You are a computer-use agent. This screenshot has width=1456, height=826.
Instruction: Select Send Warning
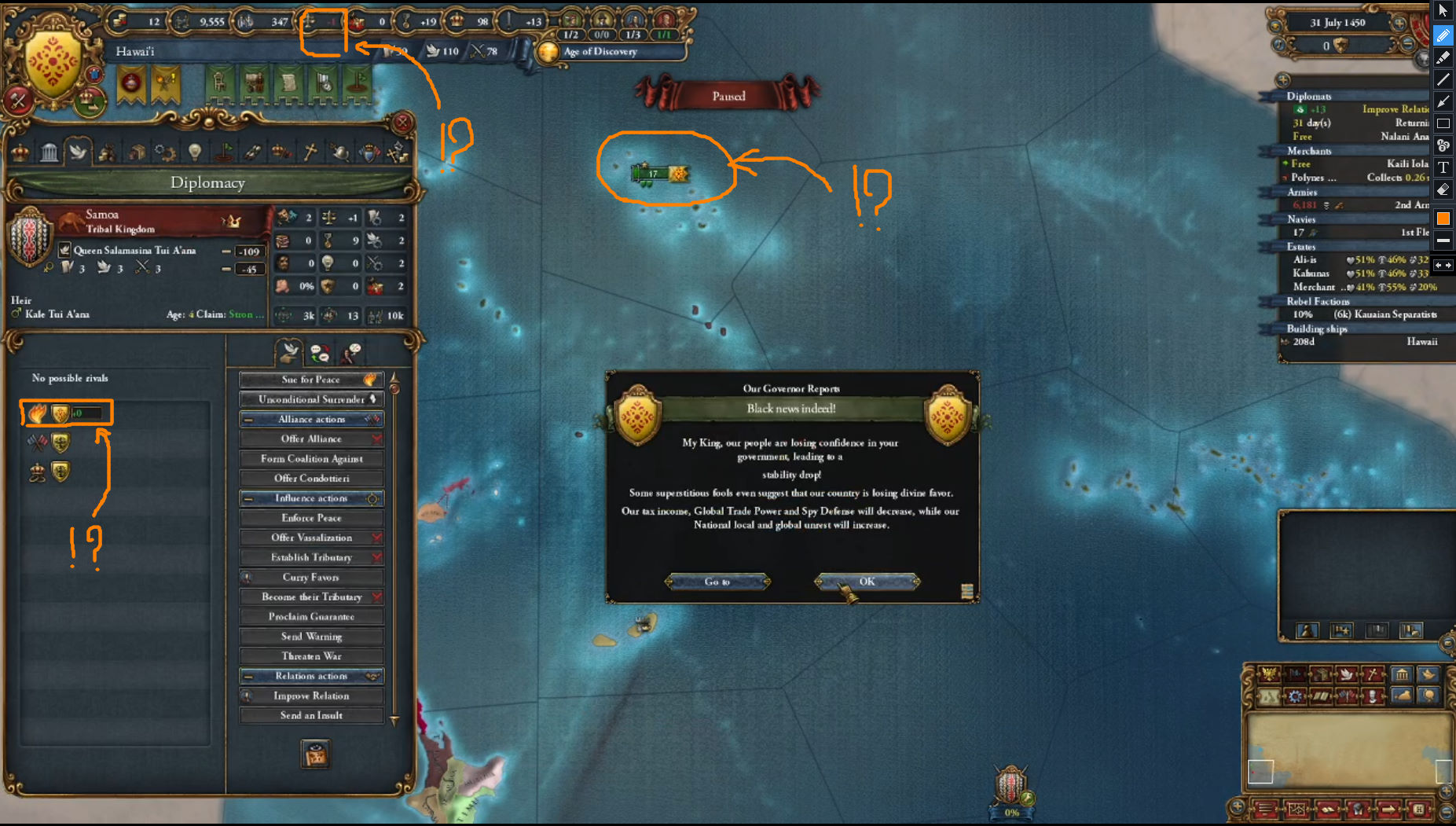(x=311, y=637)
